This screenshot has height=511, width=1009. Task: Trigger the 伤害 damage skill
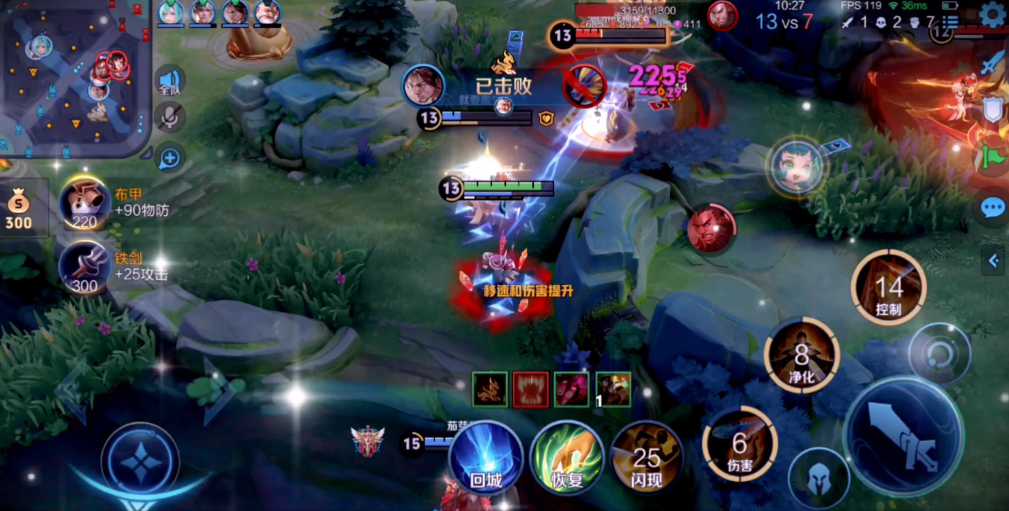tap(740, 443)
